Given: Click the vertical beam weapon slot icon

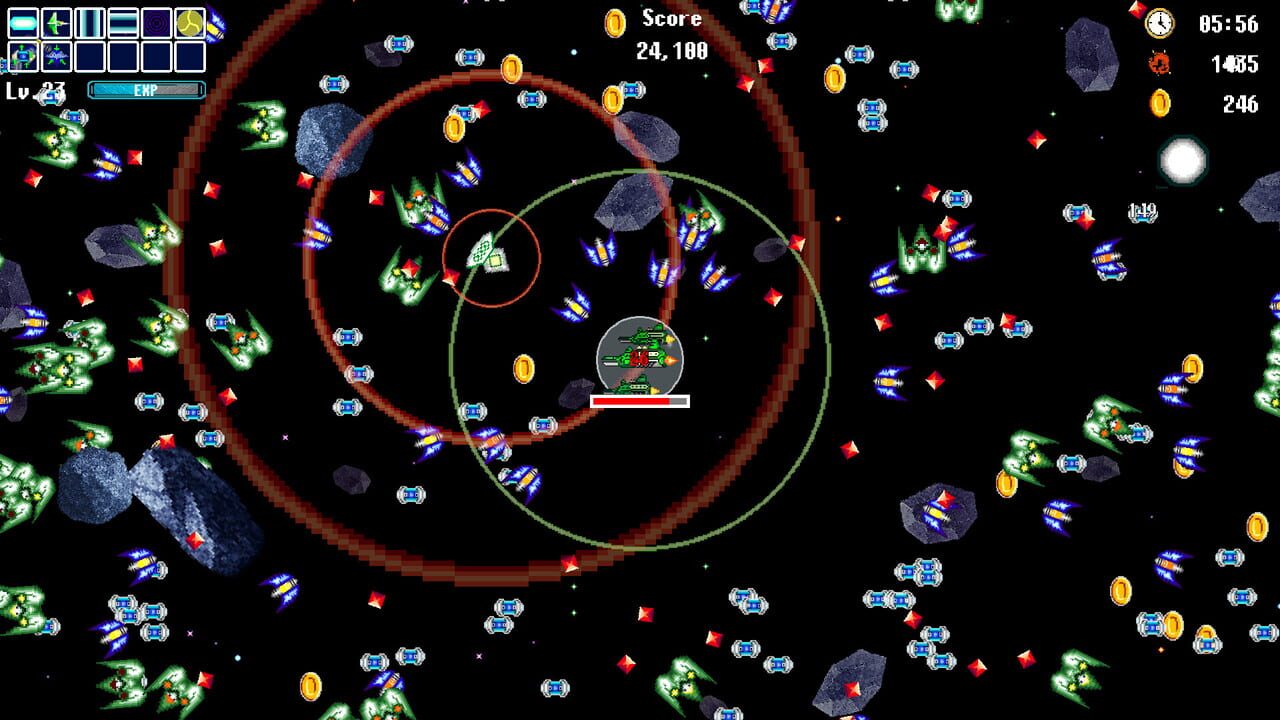Looking at the screenshot, I should click(89, 22).
